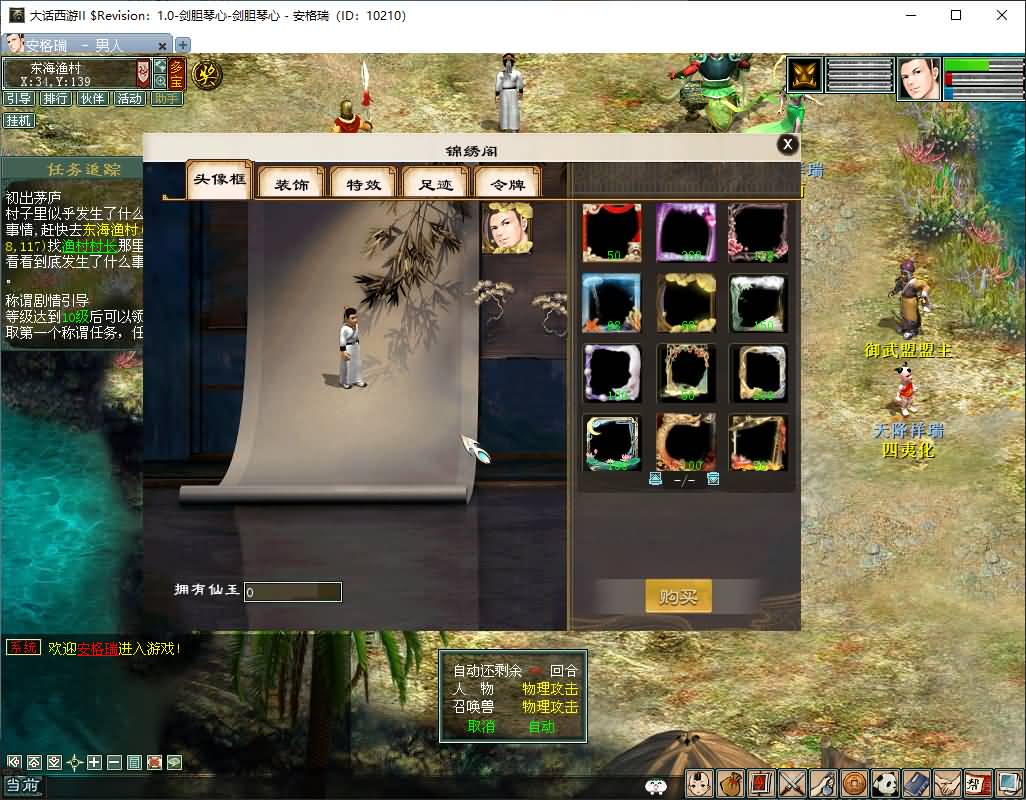
Task: Maximize the game window
Action: click(956, 15)
